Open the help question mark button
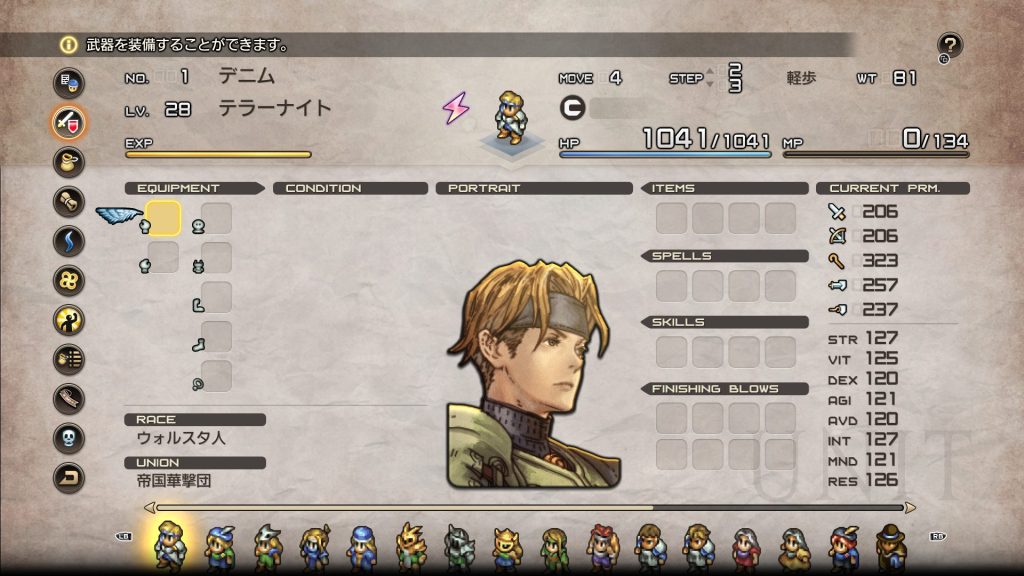 tap(949, 45)
